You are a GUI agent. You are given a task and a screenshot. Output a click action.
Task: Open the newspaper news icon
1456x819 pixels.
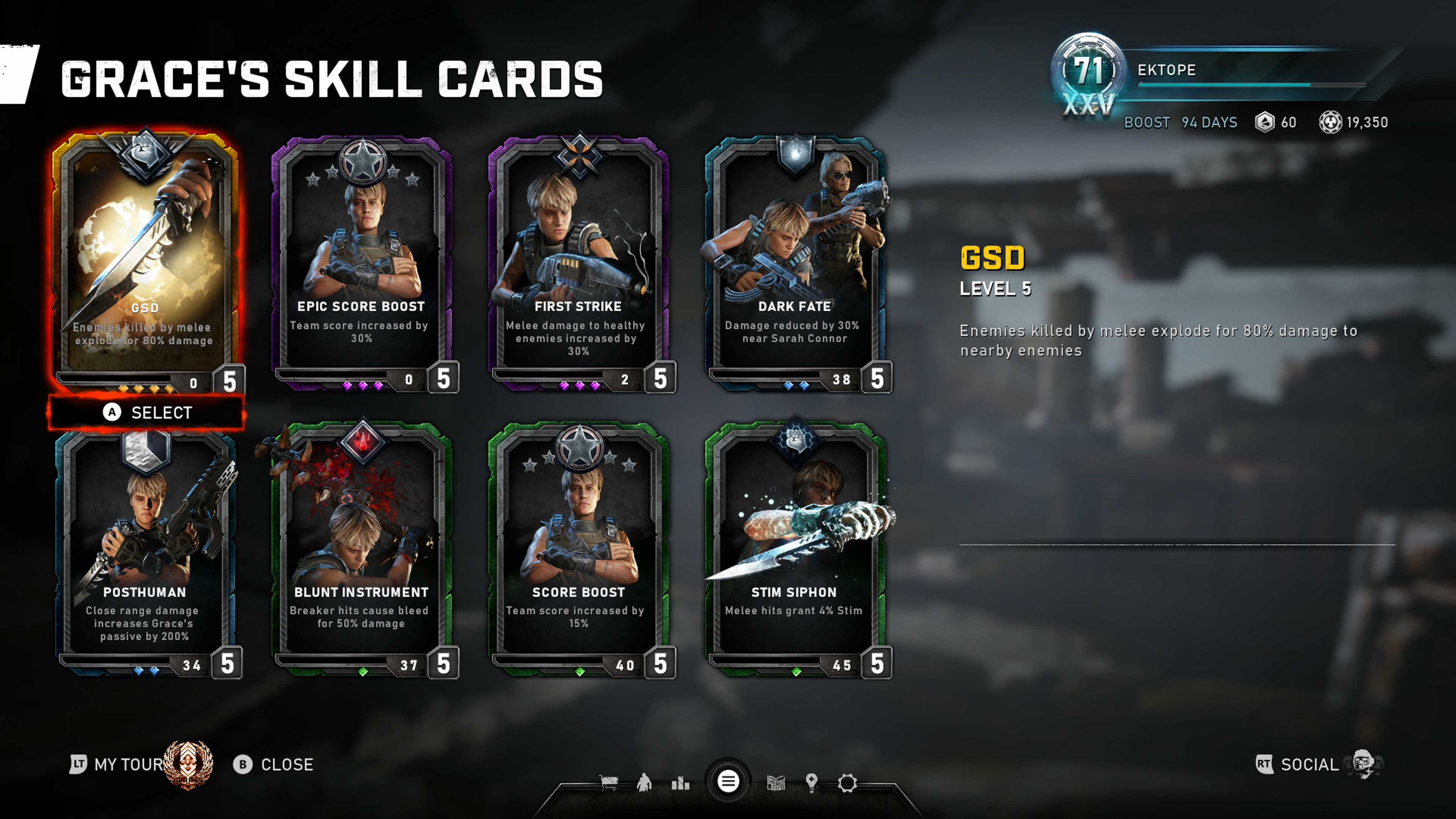[x=776, y=783]
